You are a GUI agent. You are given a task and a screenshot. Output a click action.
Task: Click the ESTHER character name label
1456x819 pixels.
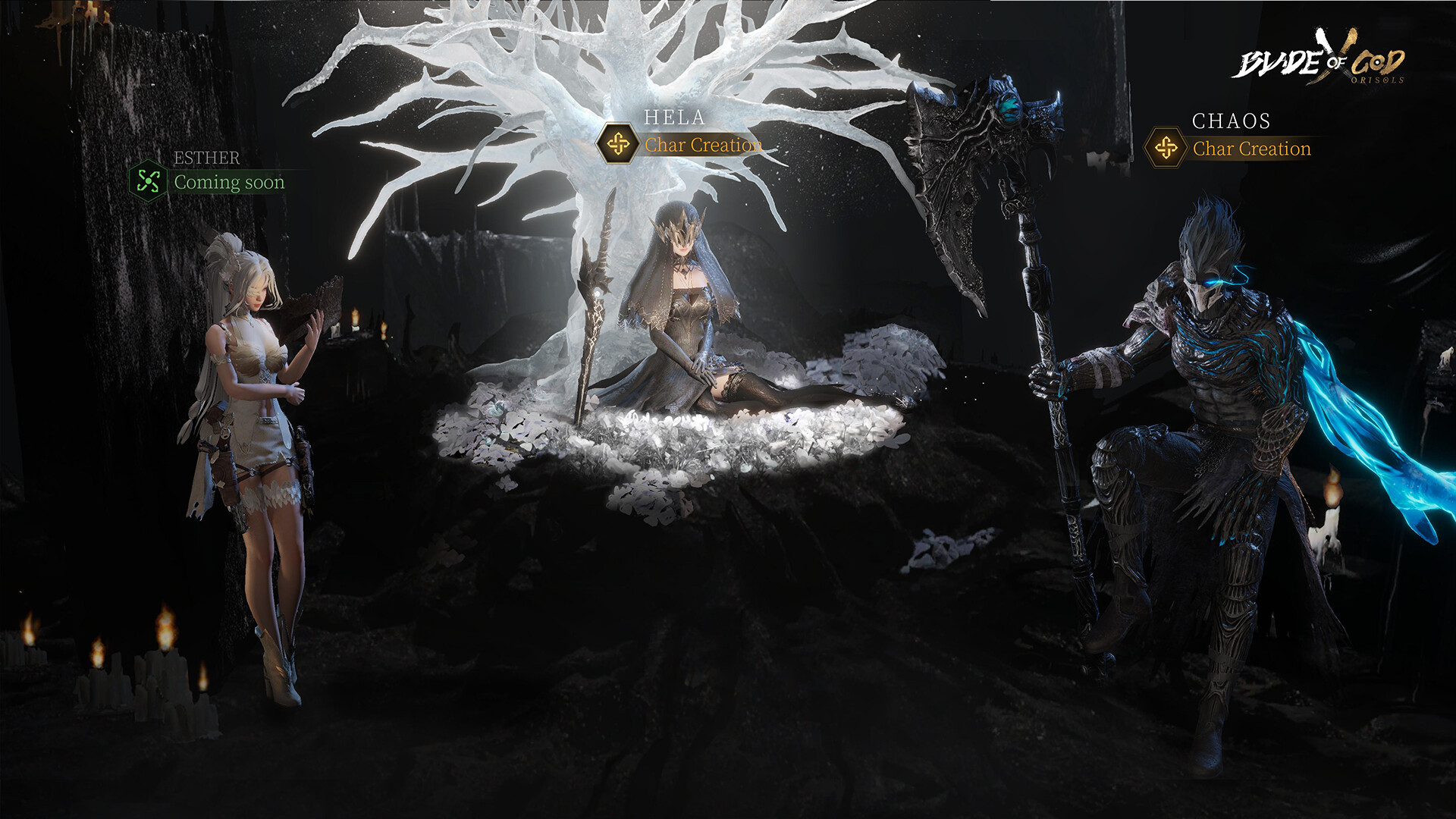[x=206, y=158]
